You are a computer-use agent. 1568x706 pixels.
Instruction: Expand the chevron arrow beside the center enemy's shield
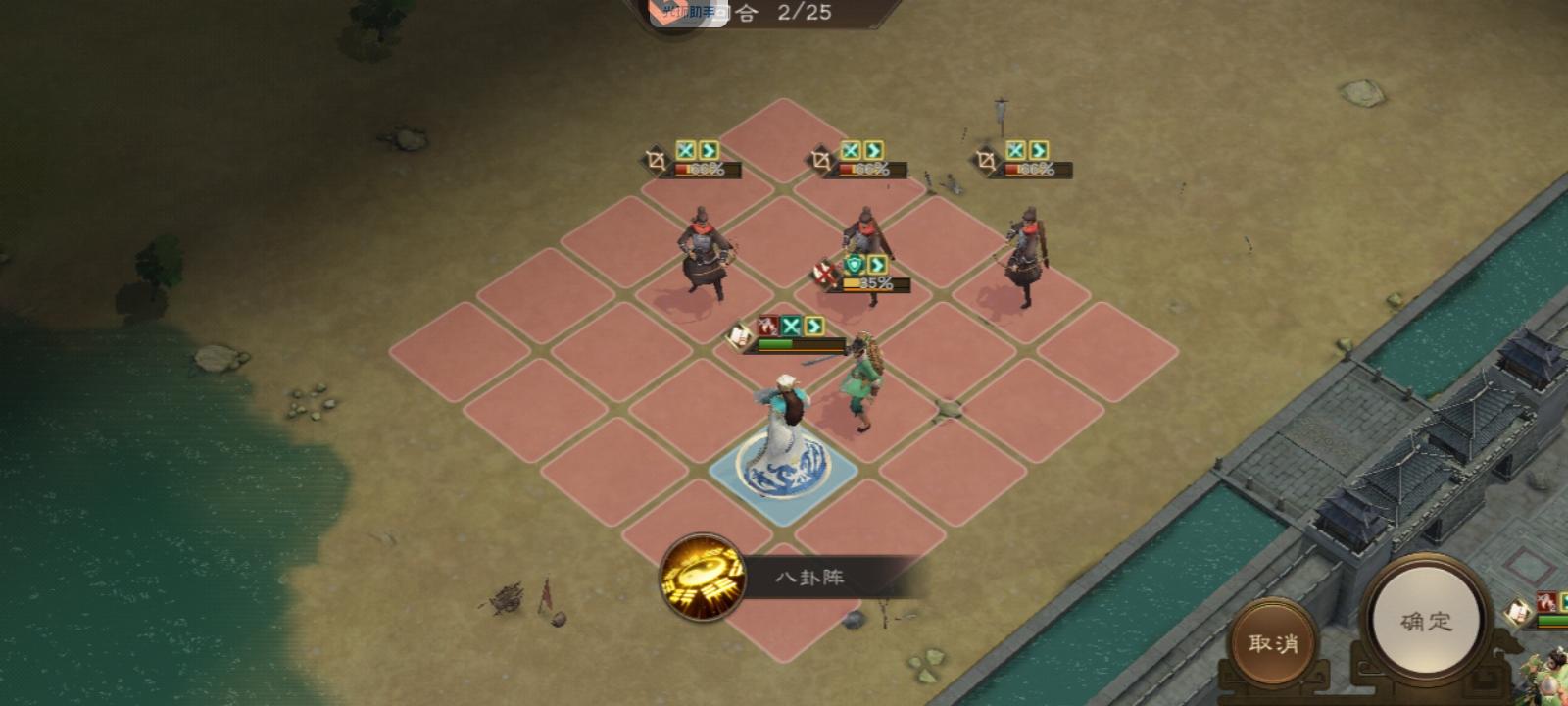[x=876, y=266]
